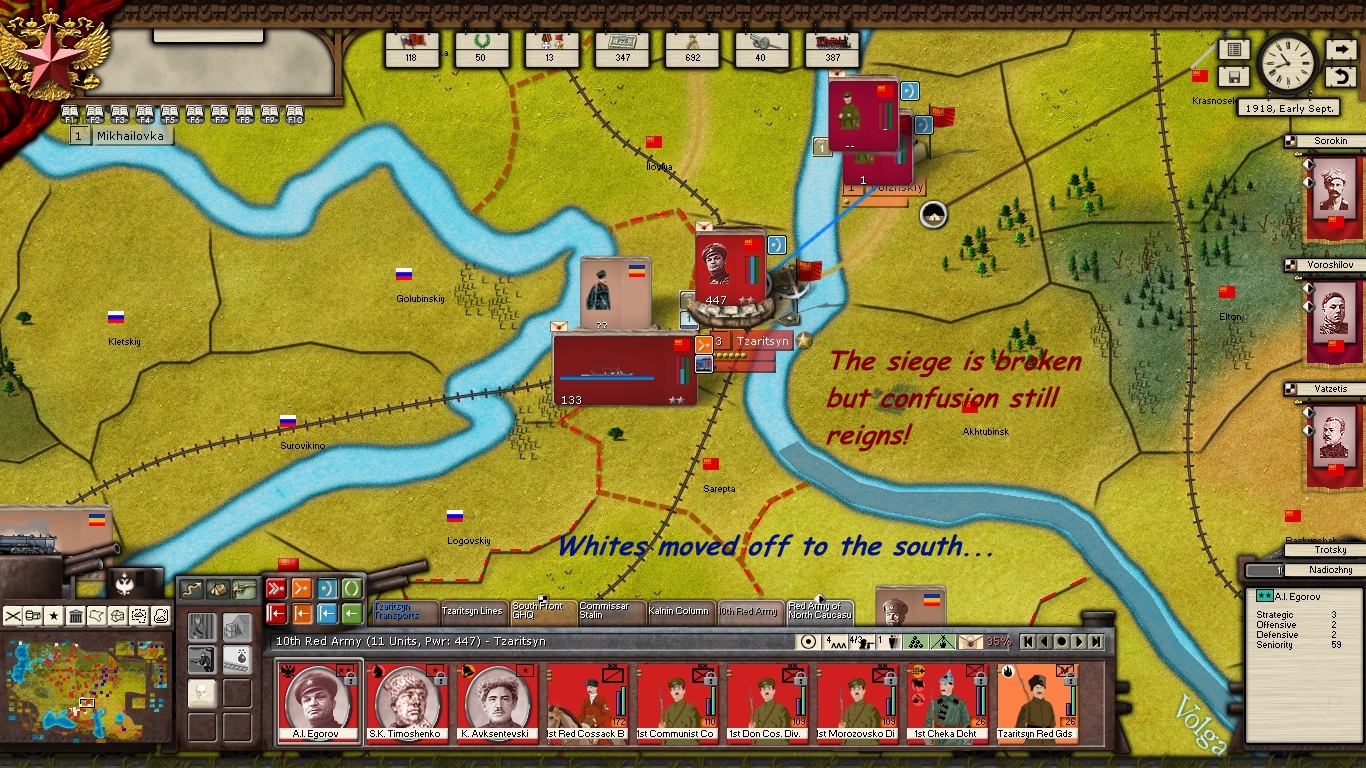
Task: End the turn with the arrow button
Action: coord(1340,49)
